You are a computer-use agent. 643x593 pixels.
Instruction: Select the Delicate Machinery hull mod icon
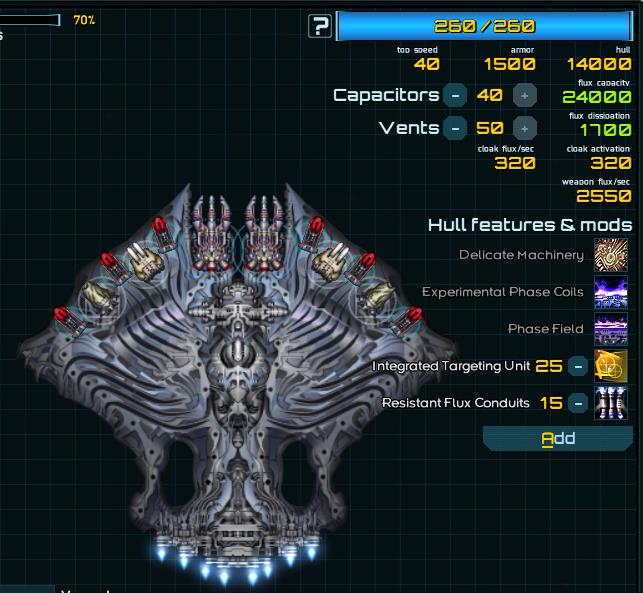point(610,255)
